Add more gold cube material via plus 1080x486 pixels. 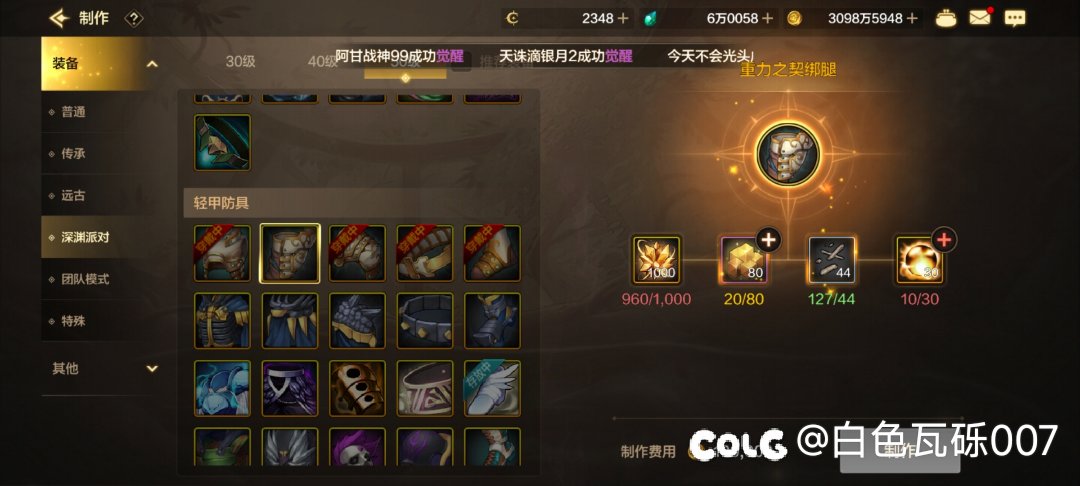coord(767,239)
